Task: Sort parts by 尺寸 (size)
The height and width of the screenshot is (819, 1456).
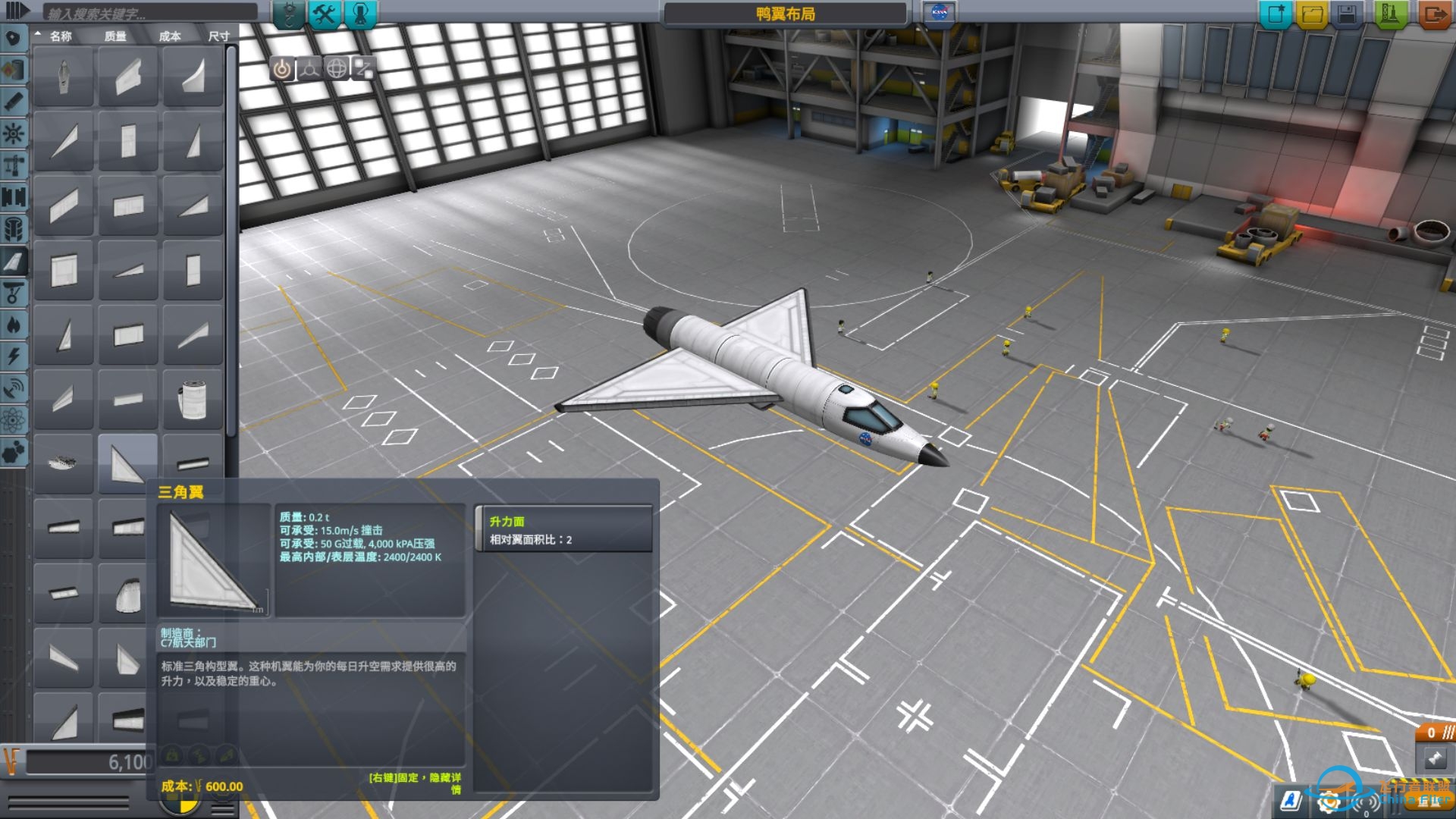Action: point(218,36)
